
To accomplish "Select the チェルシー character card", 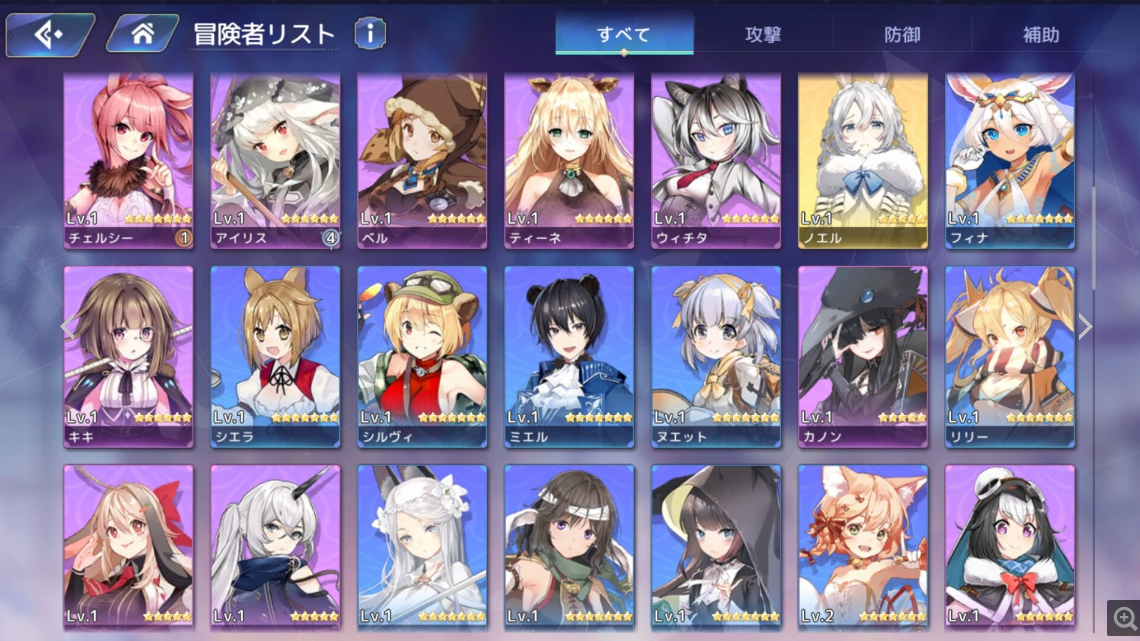I will pos(128,160).
